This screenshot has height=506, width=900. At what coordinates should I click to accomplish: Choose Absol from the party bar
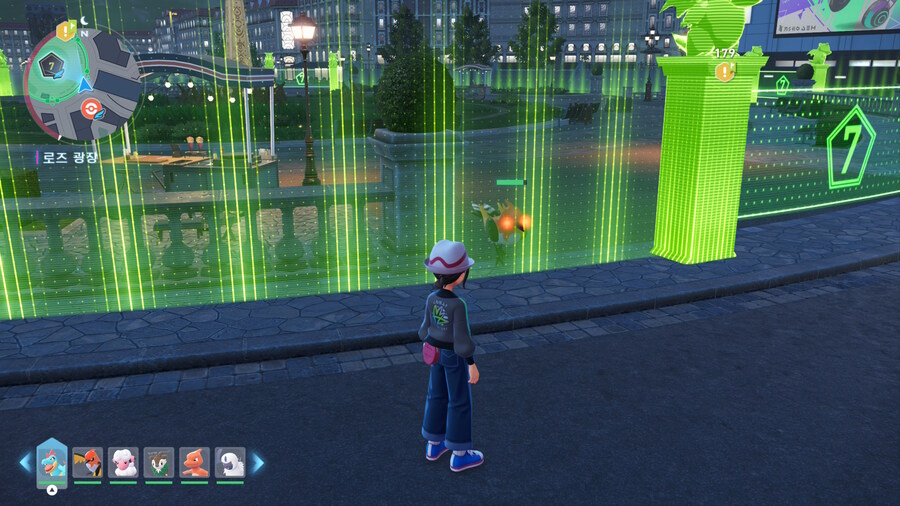[x=231, y=462]
